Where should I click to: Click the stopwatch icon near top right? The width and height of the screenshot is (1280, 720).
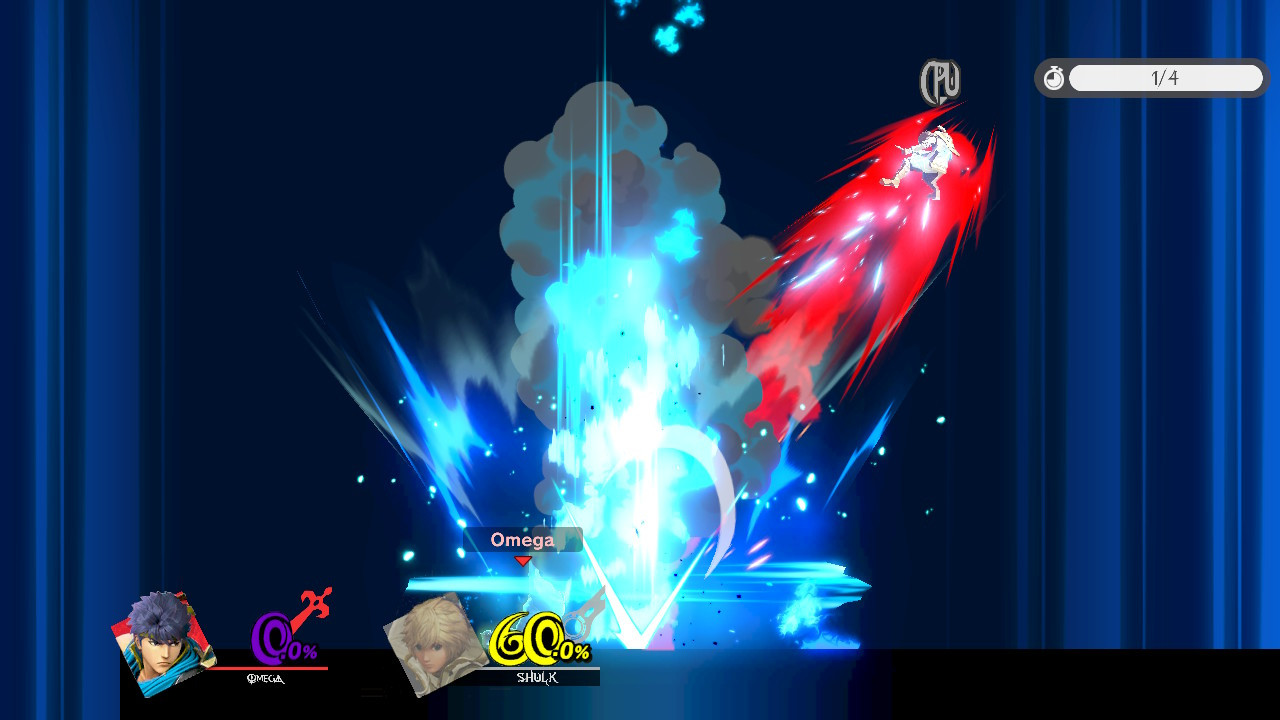[x=1054, y=78]
